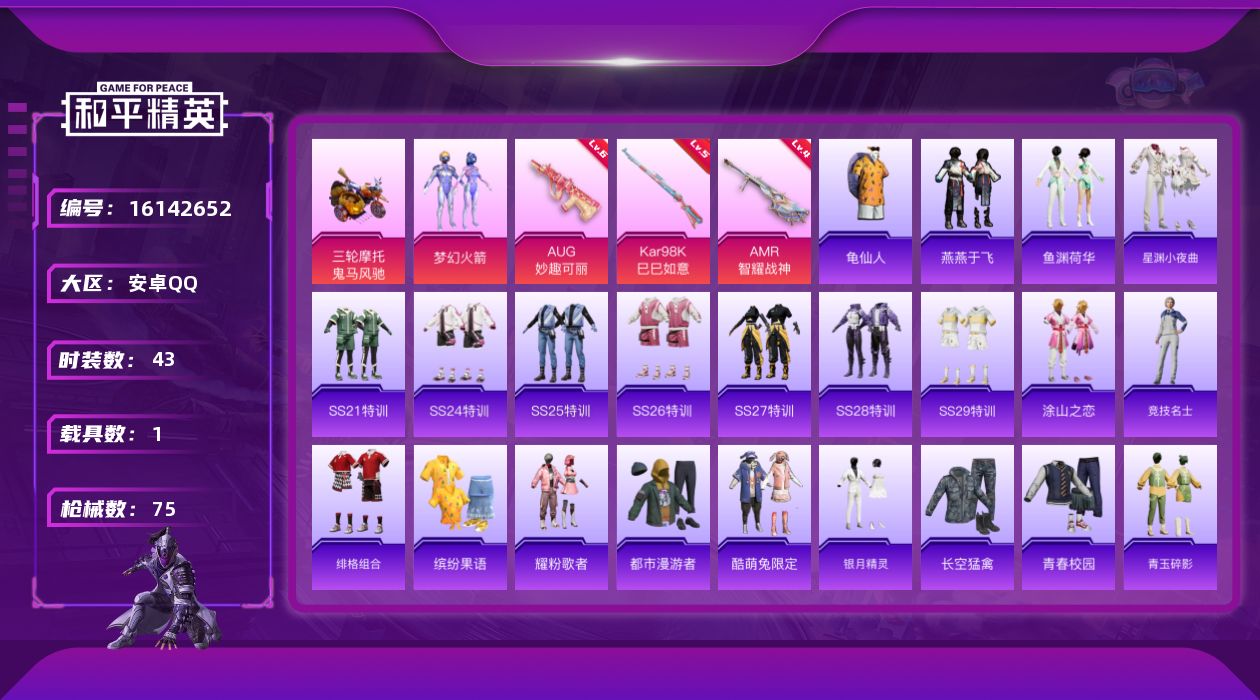This screenshot has height=700, width=1260.
Task: Open the 竞技名士 outfit tile
Action: tap(1170, 364)
